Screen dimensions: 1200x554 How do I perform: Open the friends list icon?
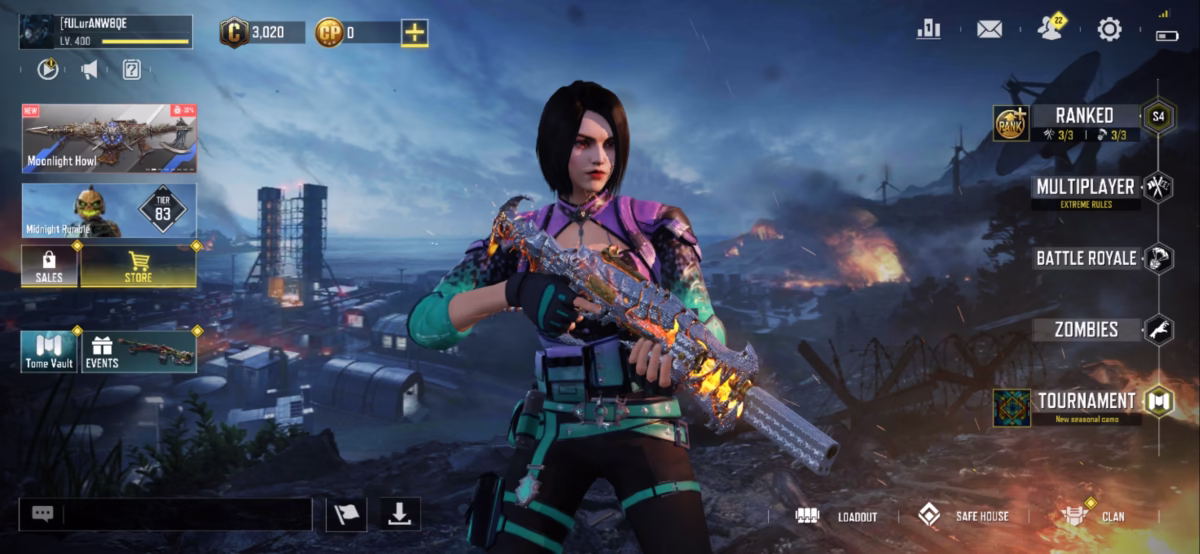tap(1049, 29)
